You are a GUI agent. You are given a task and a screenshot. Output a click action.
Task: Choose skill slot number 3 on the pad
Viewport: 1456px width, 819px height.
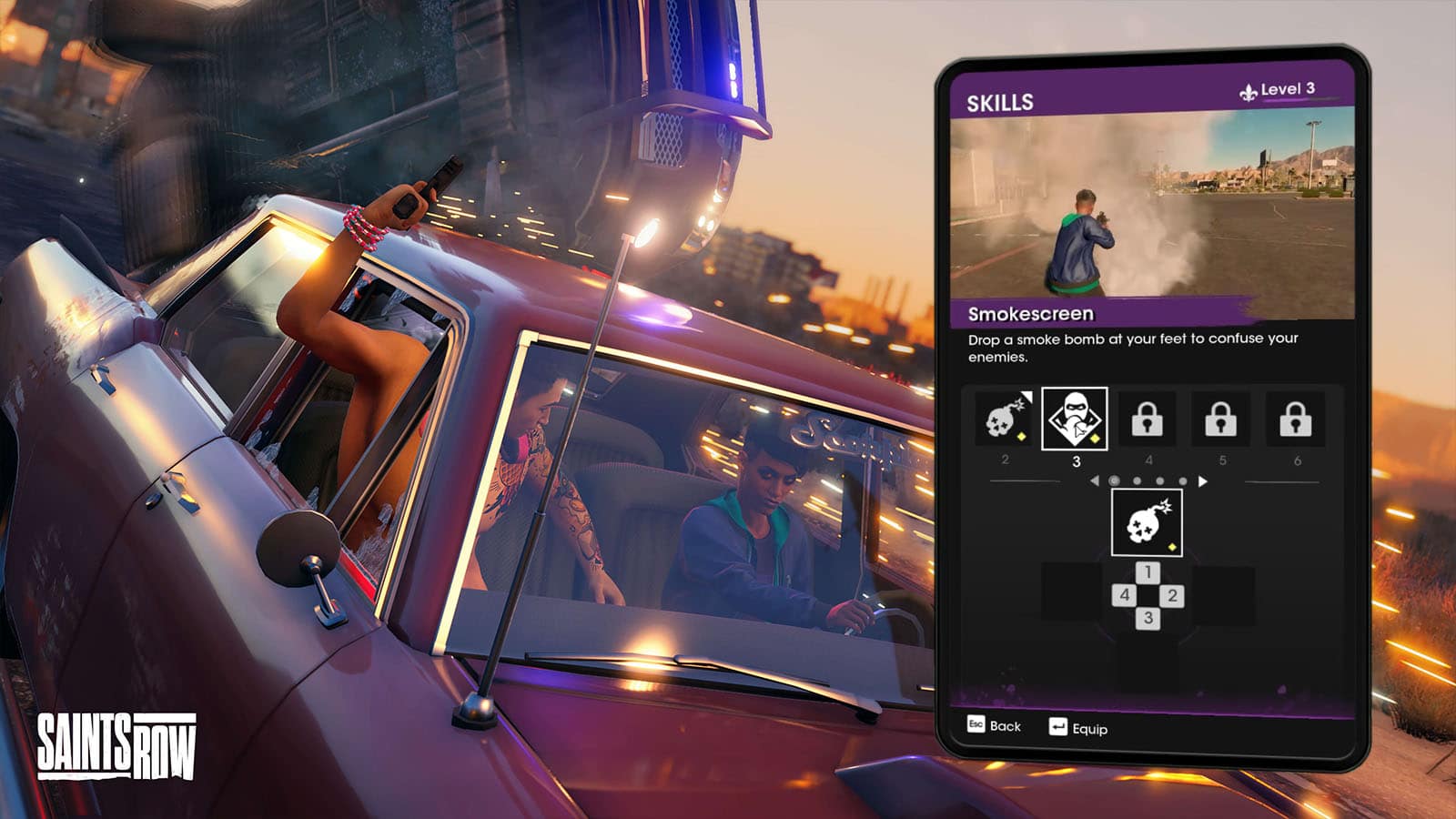[x=1148, y=619]
